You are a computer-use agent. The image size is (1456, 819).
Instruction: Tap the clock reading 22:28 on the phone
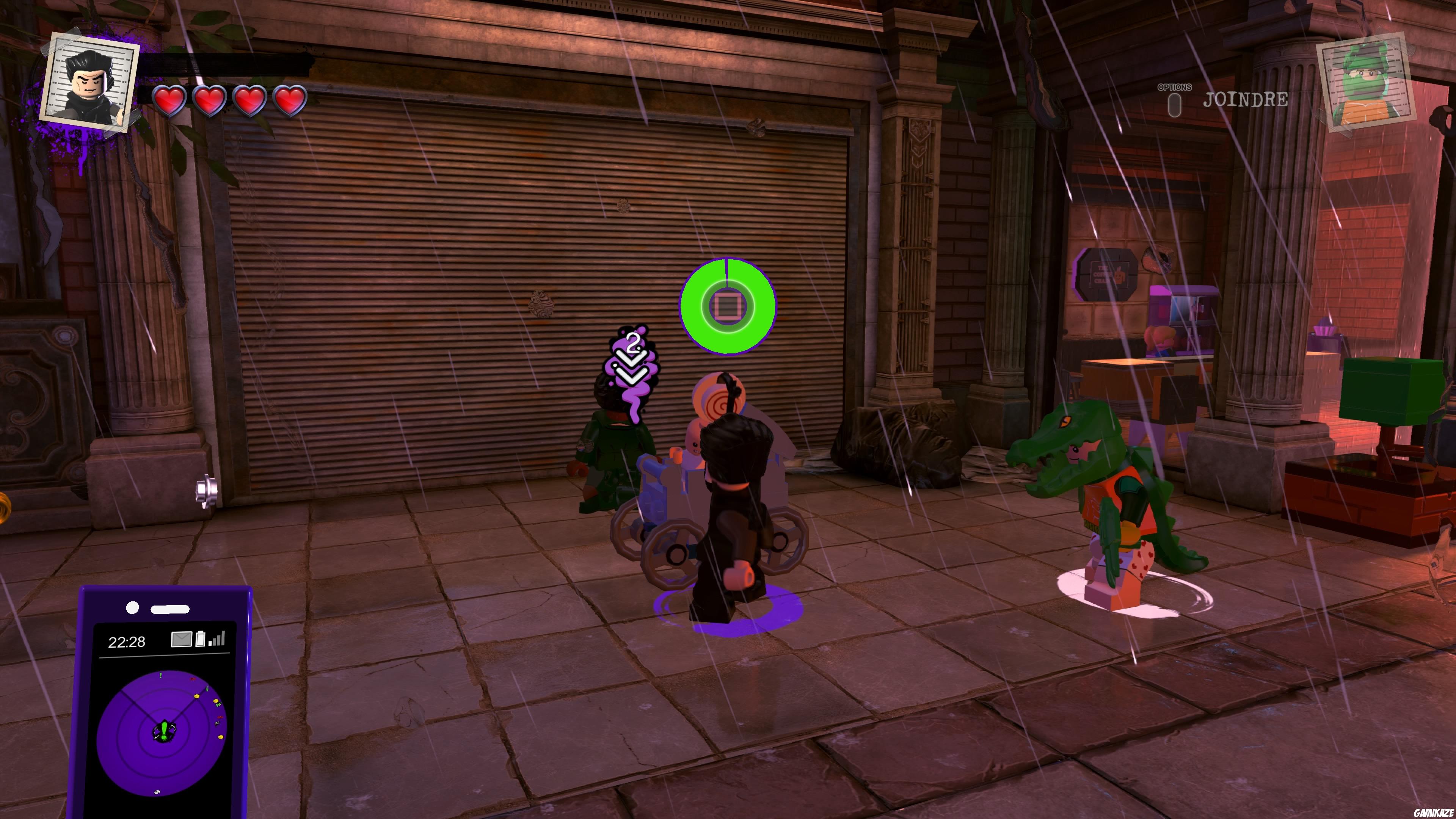click(x=127, y=642)
